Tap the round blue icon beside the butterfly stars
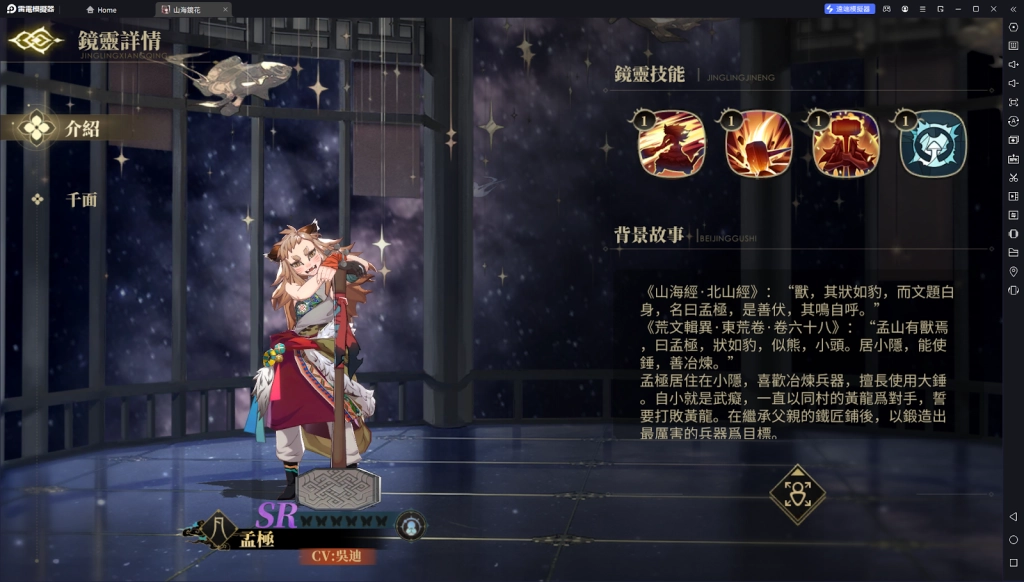 pyautogui.click(x=409, y=524)
